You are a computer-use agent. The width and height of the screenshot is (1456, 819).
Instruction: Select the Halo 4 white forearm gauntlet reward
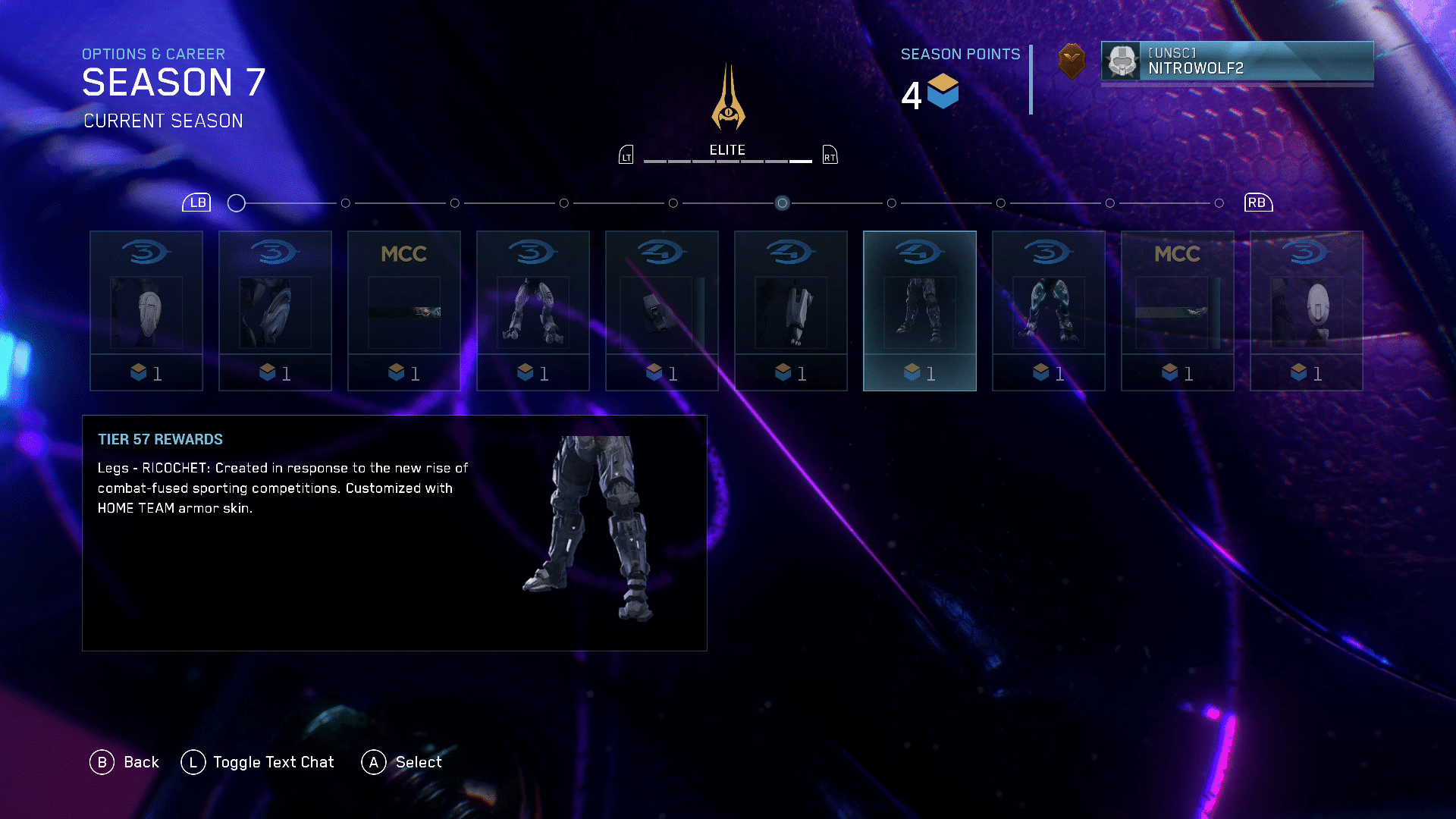tap(790, 311)
